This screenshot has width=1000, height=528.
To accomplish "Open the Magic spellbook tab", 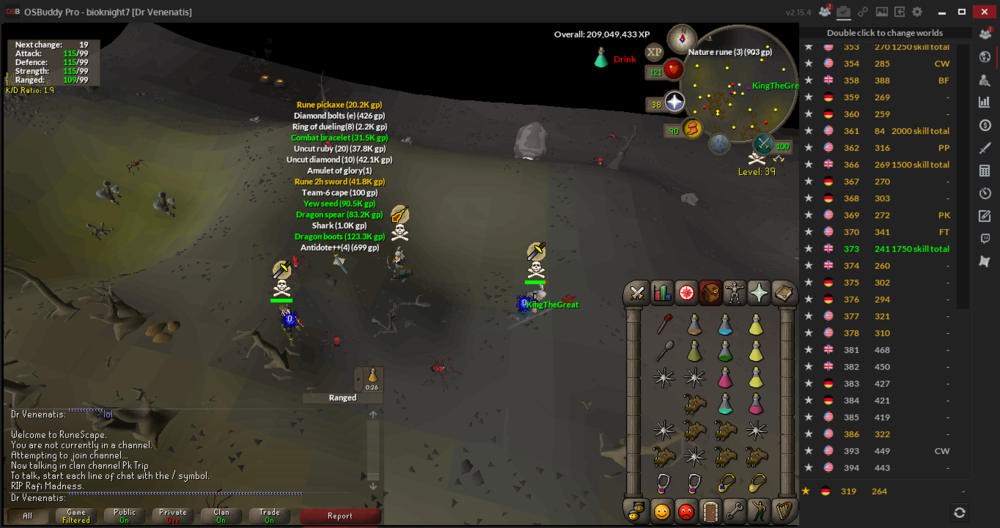I will pyautogui.click(x=784, y=292).
